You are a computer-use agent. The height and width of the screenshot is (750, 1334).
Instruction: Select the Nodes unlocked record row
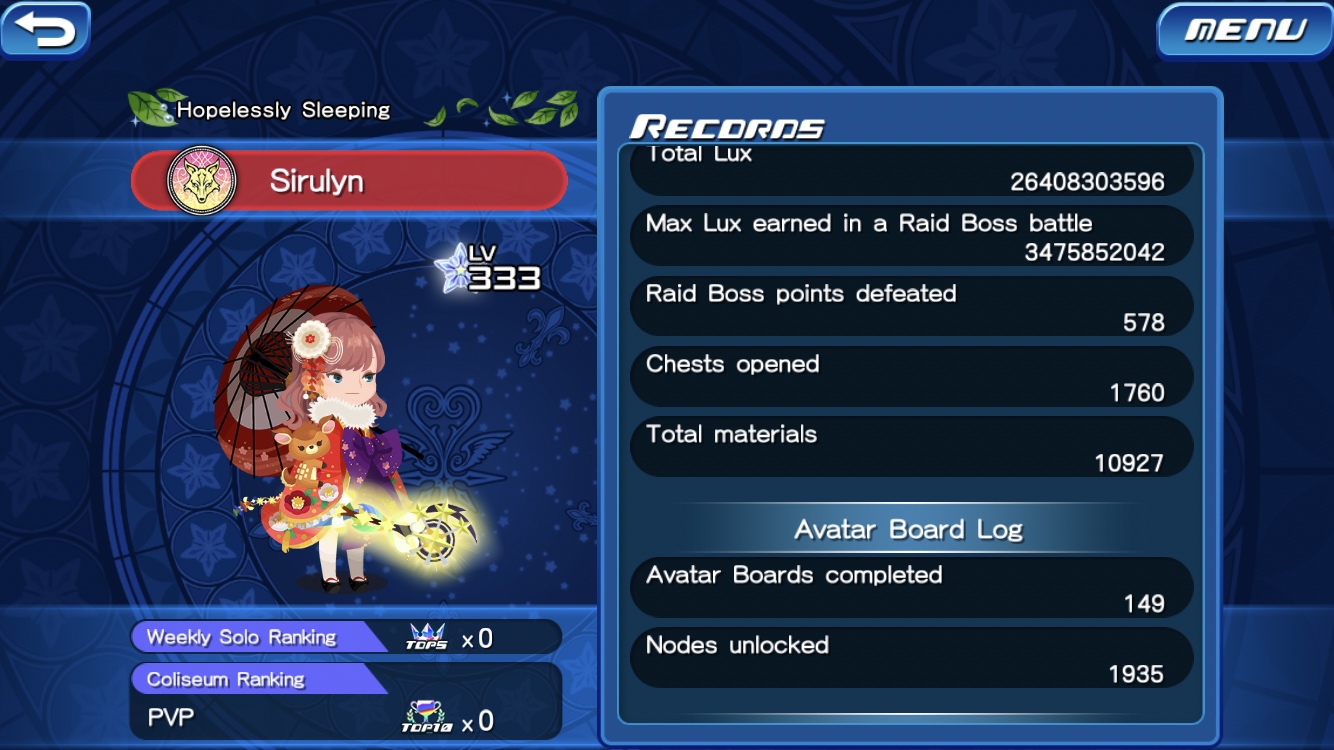point(911,658)
